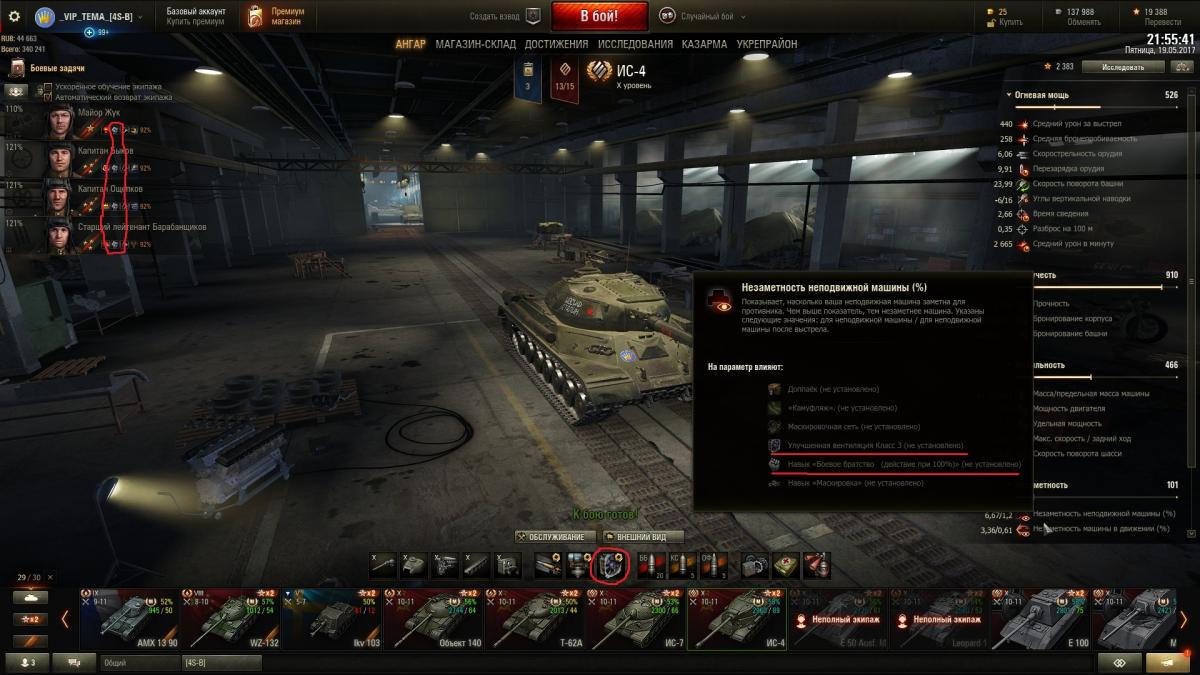Open the Случайный бой battle mode dropdown
1200x675 pixels.
(x=705, y=16)
